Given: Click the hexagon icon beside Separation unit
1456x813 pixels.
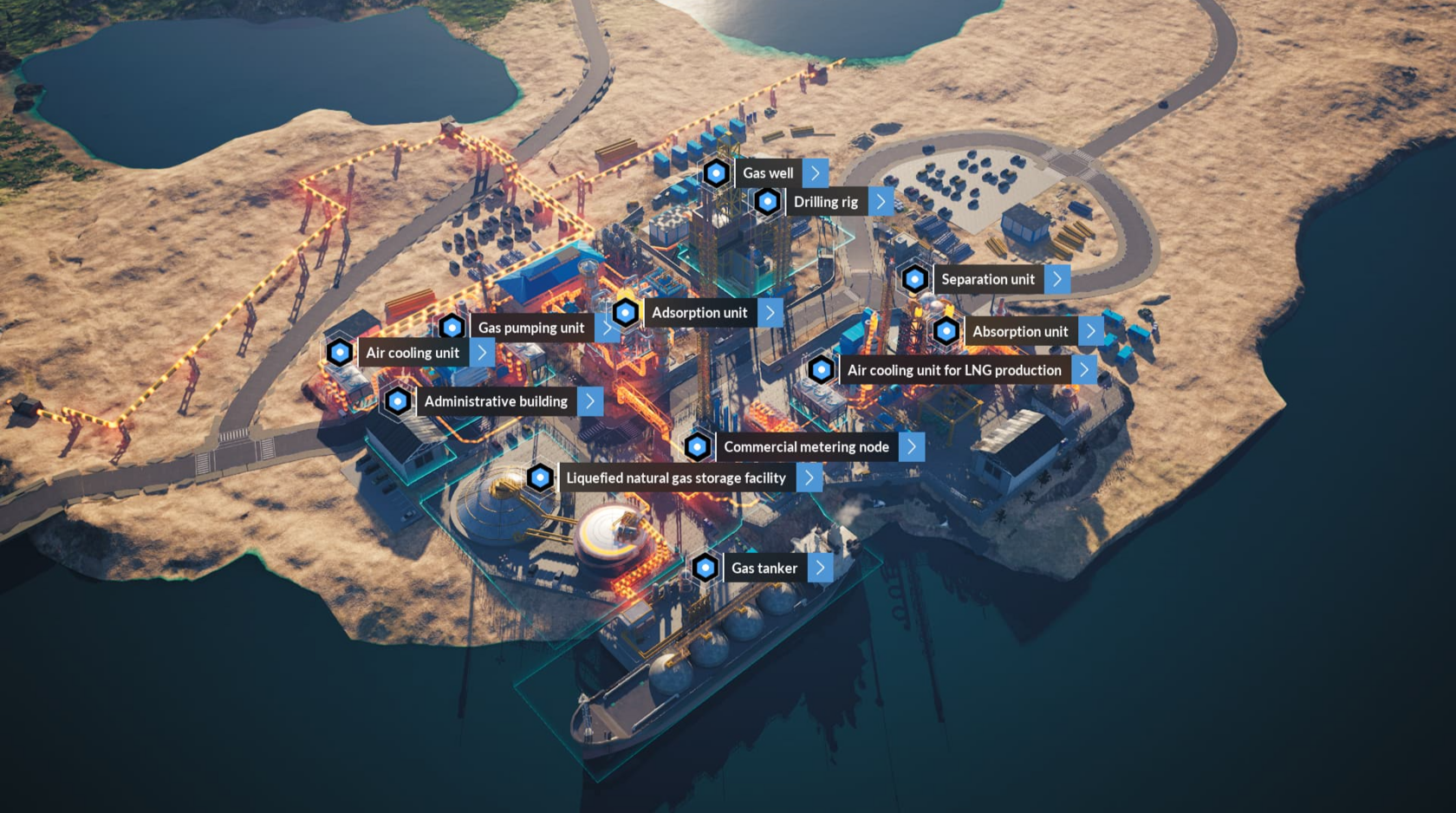Looking at the screenshot, I should click(x=914, y=279).
